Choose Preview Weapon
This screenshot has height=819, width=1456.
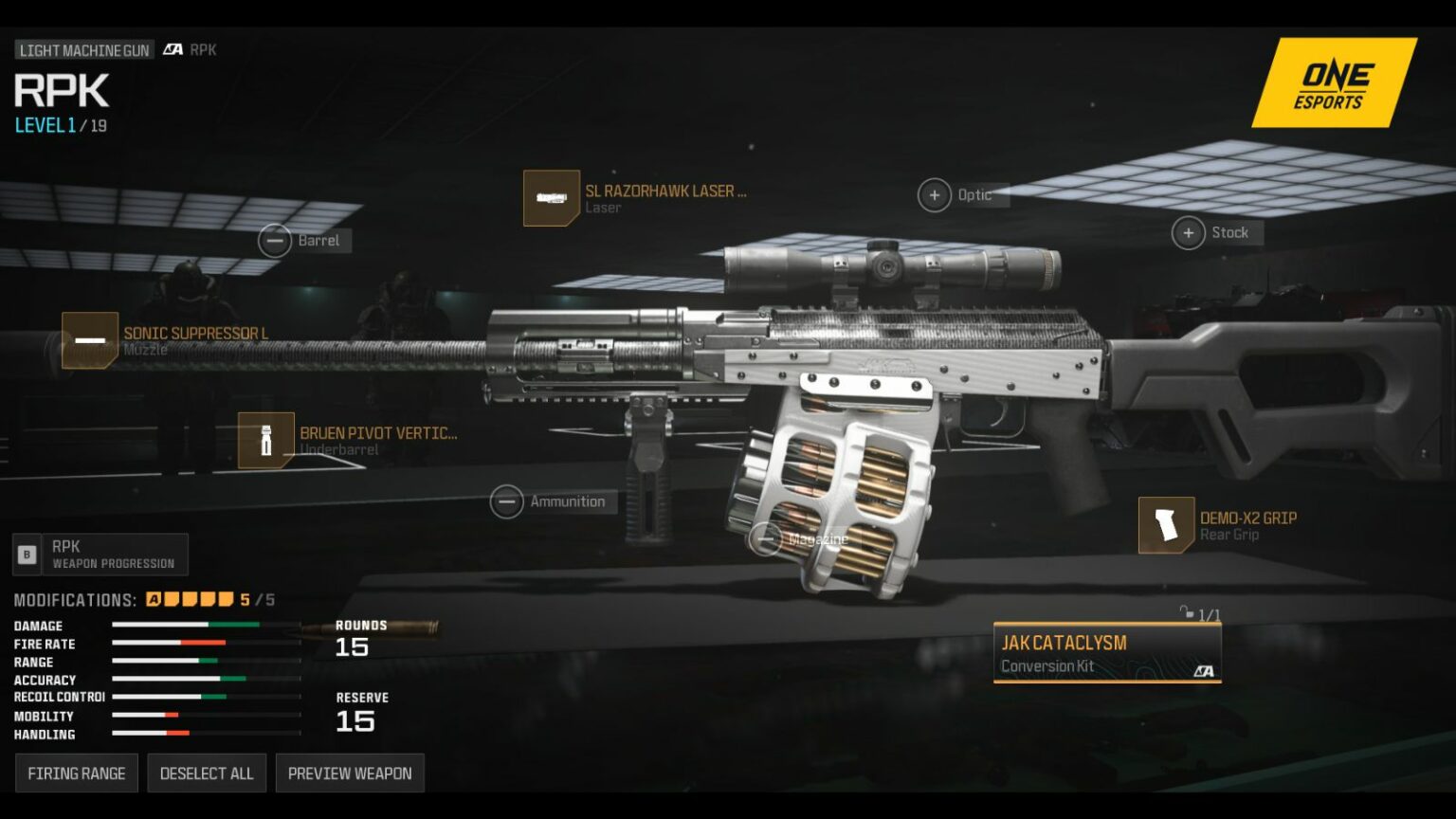pyautogui.click(x=350, y=773)
